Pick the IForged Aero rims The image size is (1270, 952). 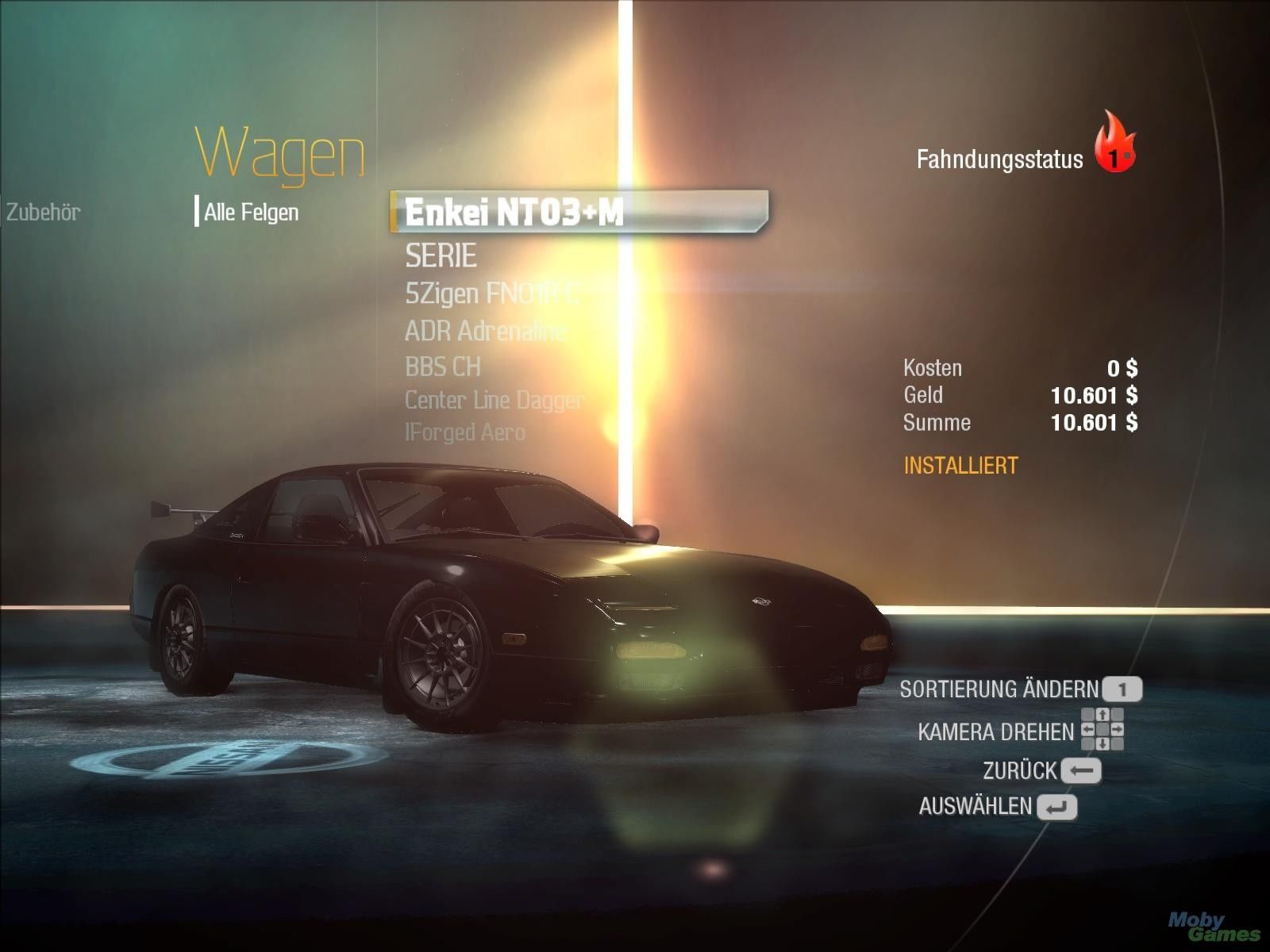(464, 432)
